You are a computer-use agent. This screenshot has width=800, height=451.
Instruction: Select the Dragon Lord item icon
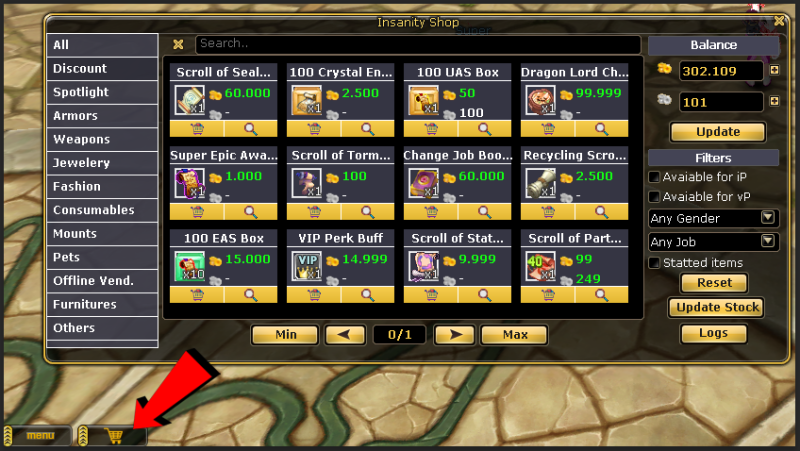click(537, 100)
